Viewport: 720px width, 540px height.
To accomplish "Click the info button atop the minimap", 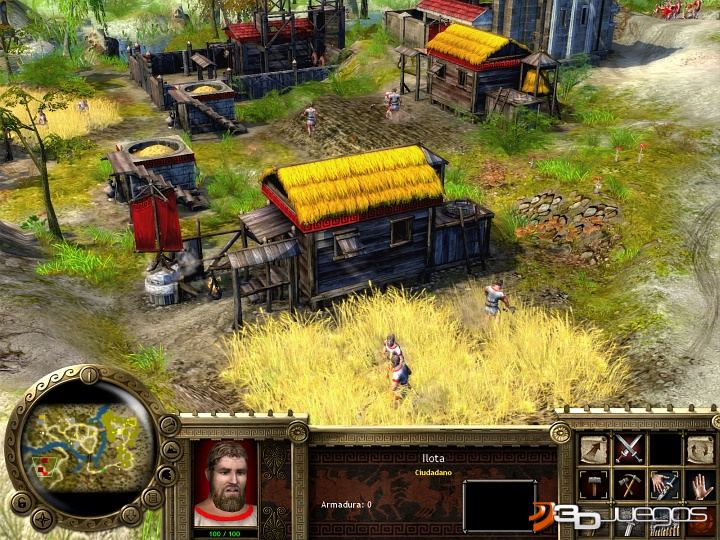I will point(90,376).
